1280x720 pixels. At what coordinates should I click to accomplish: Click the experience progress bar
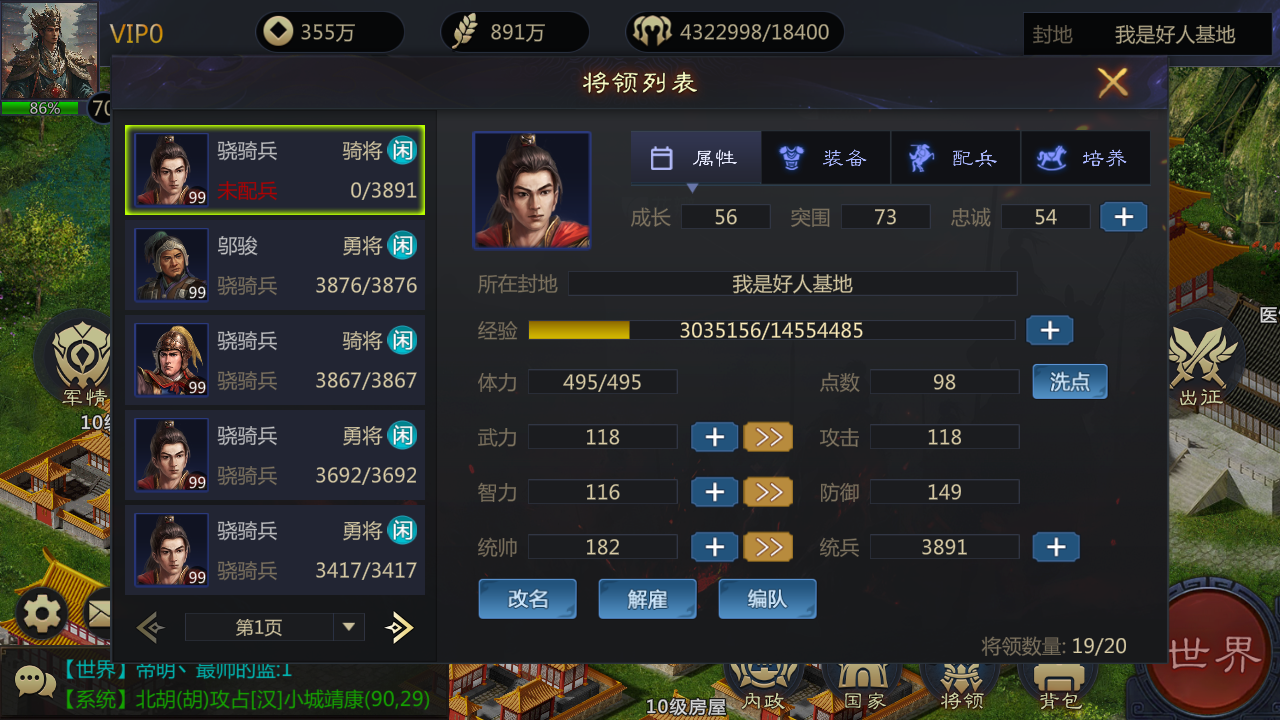pos(770,330)
